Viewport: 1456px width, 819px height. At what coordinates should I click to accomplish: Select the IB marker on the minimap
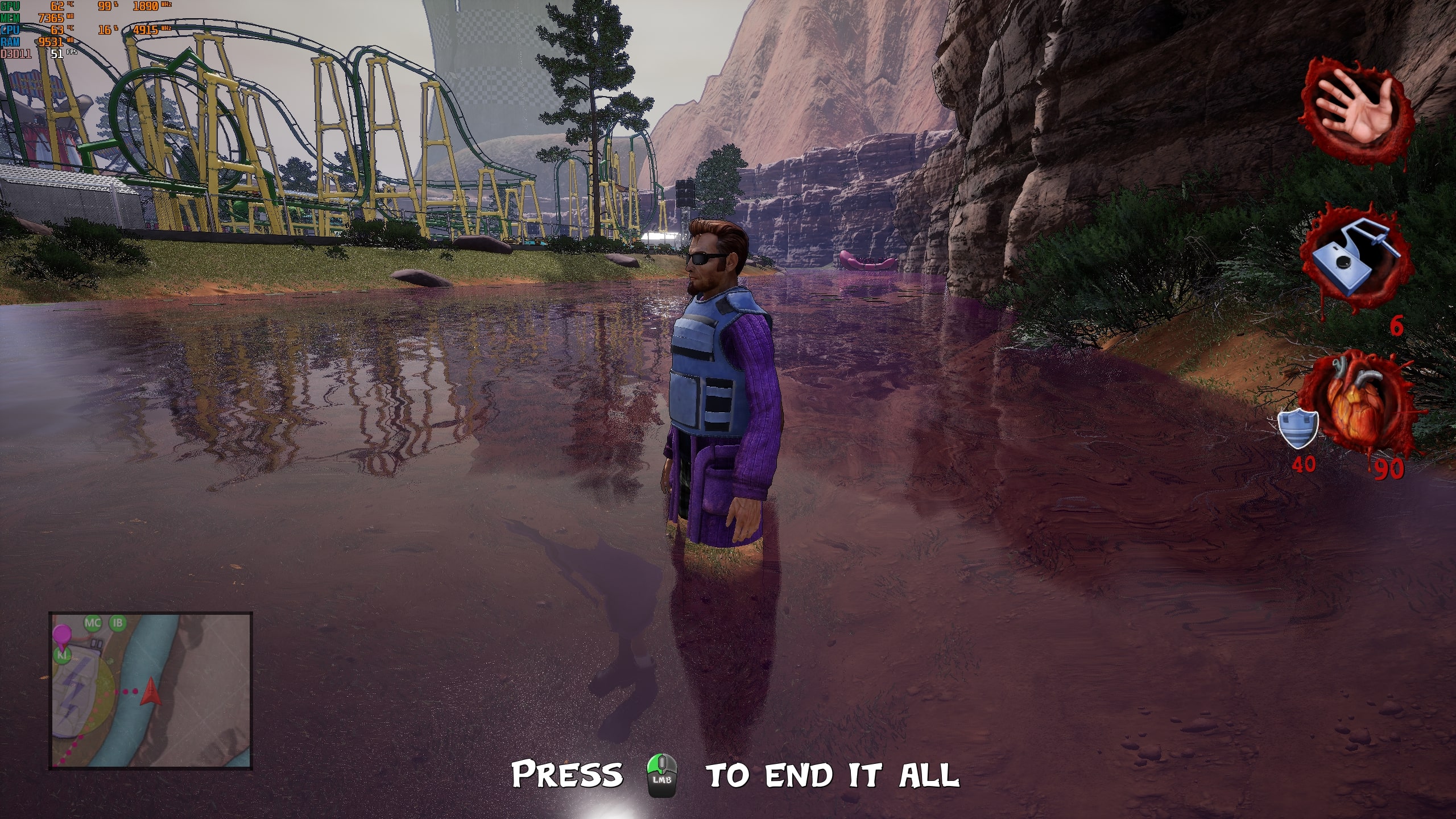click(118, 623)
